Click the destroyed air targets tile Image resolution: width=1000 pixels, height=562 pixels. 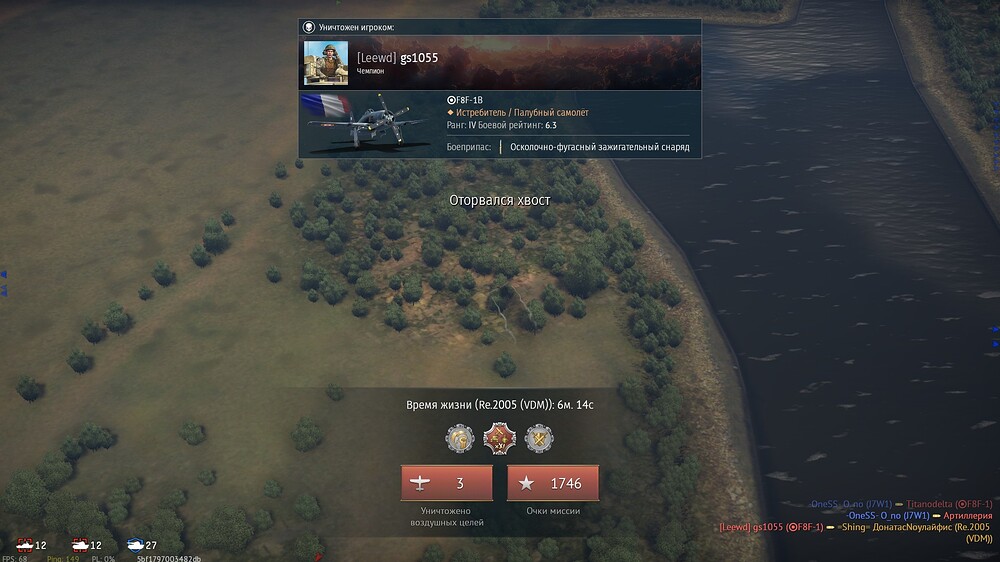[446, 483]
